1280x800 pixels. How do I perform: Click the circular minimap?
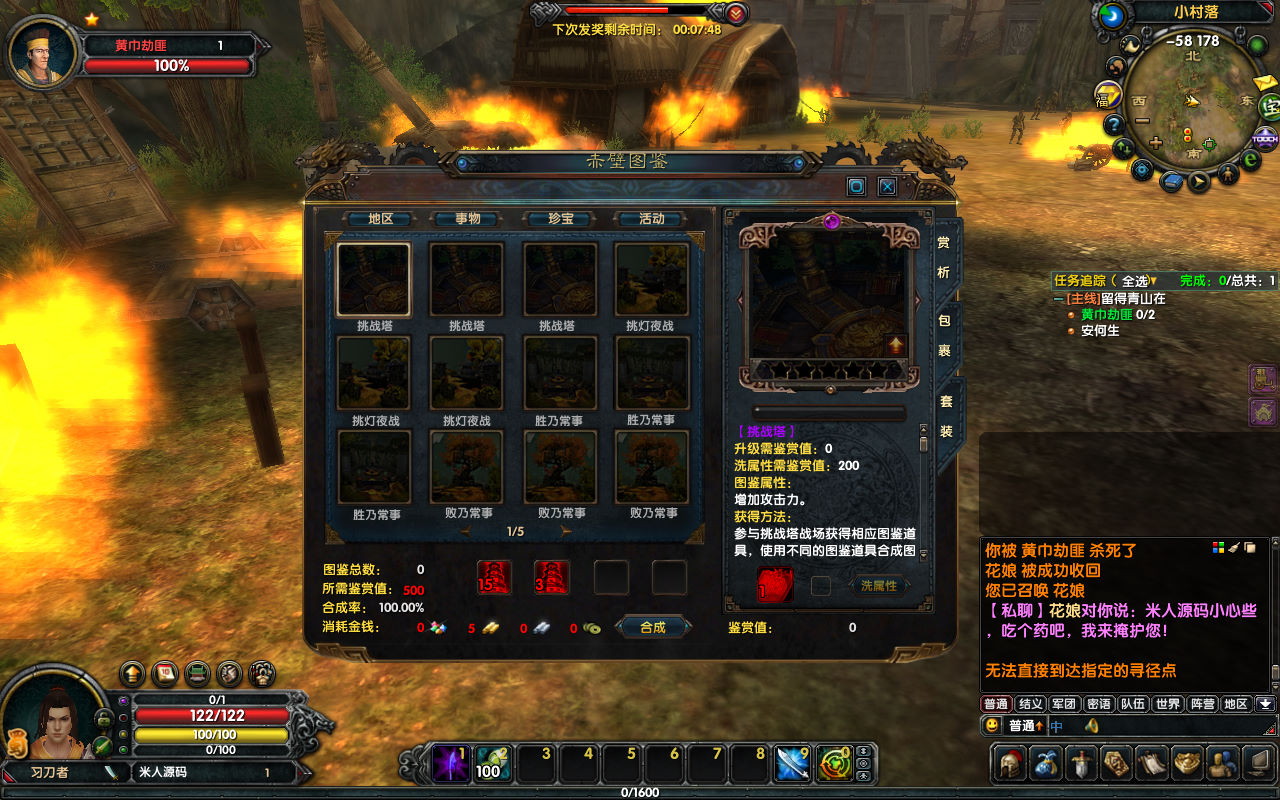1192,105
